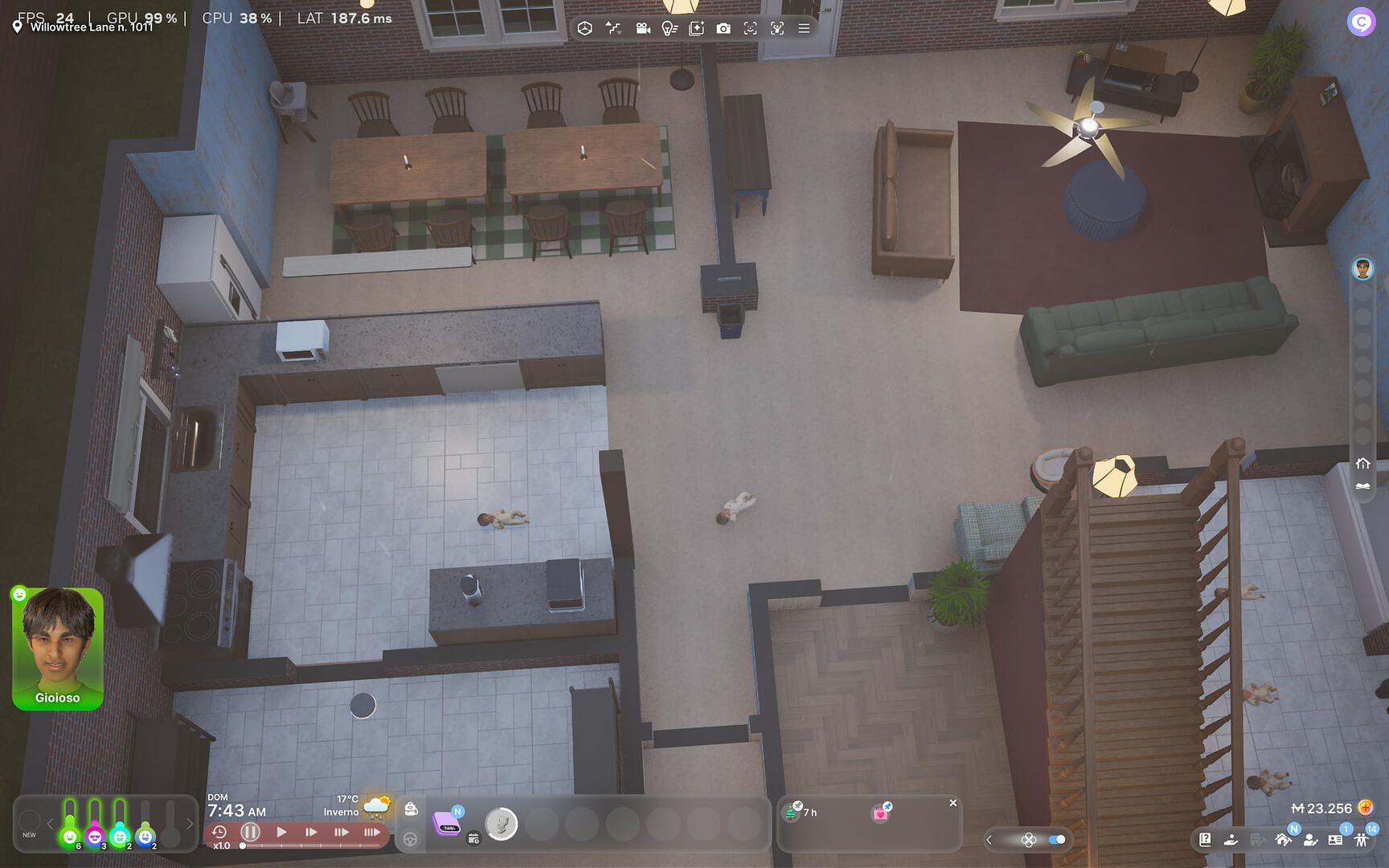Take a screenshot with the camera icon
The height and width of the screenshot is (868, 1389).
click(x=724, y=27)
